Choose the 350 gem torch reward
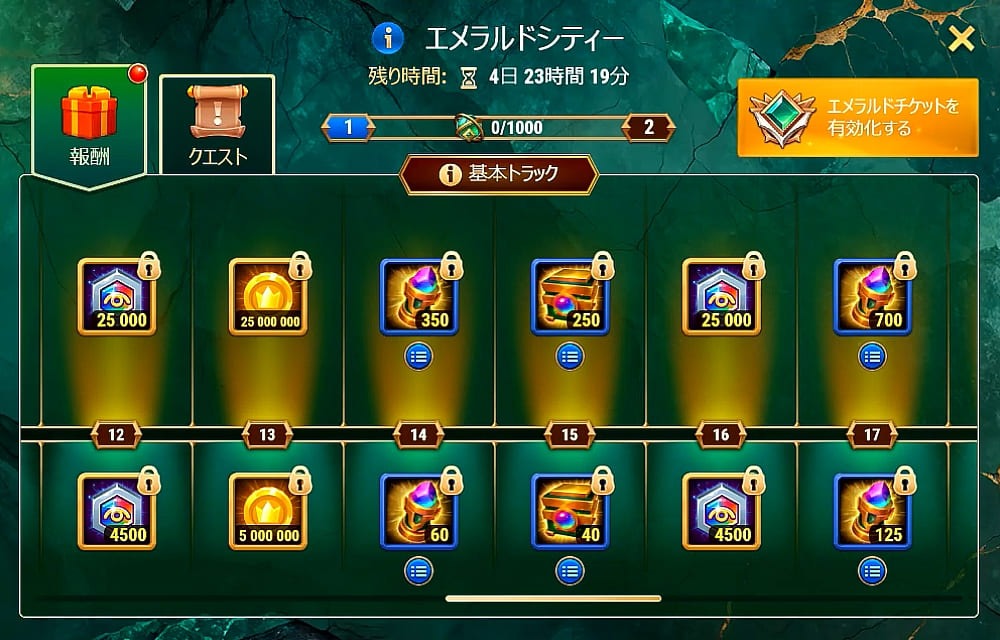 [x=419, y=297]
